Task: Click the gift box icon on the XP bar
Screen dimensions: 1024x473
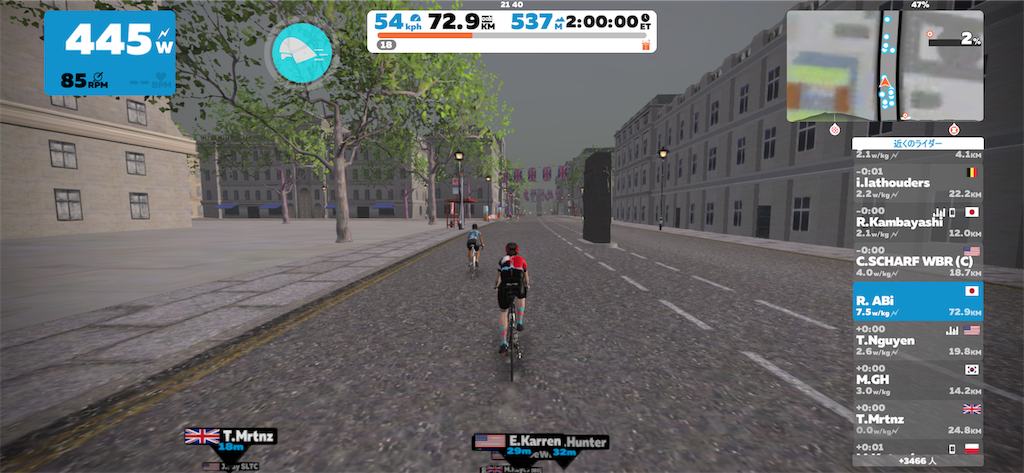Action: (x=645, y=44)
